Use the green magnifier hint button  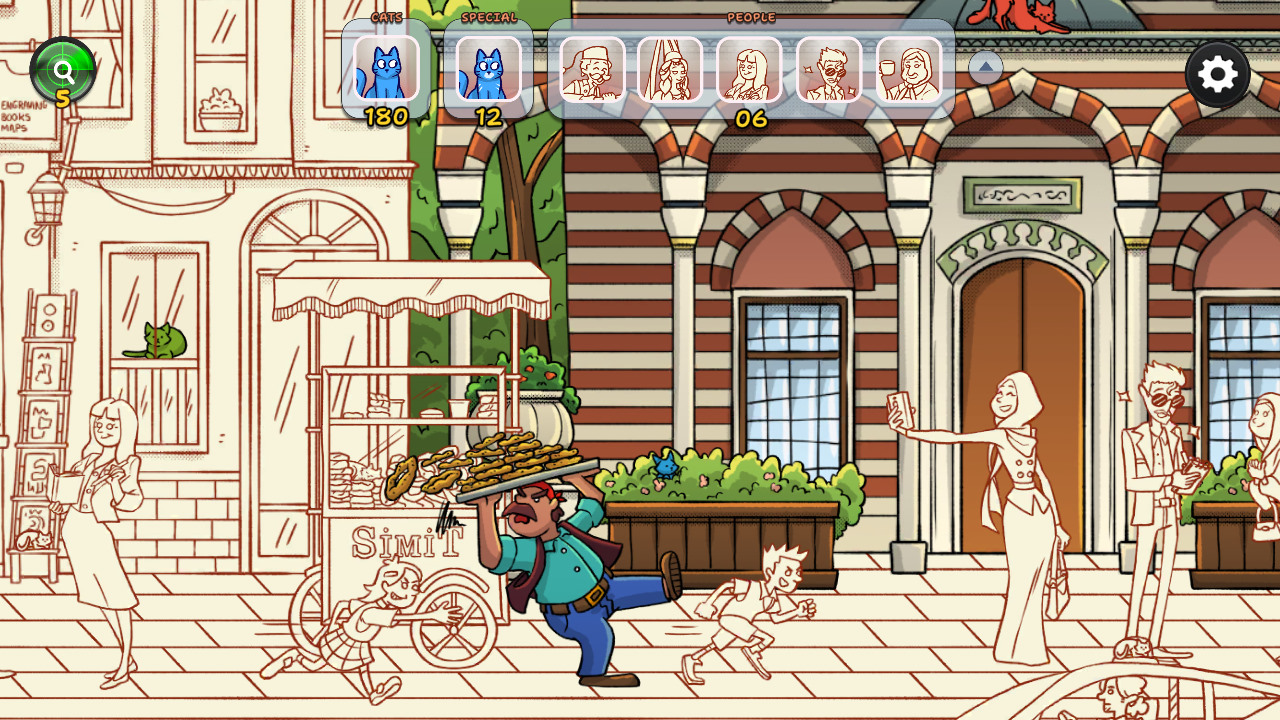tap(63, 71)
